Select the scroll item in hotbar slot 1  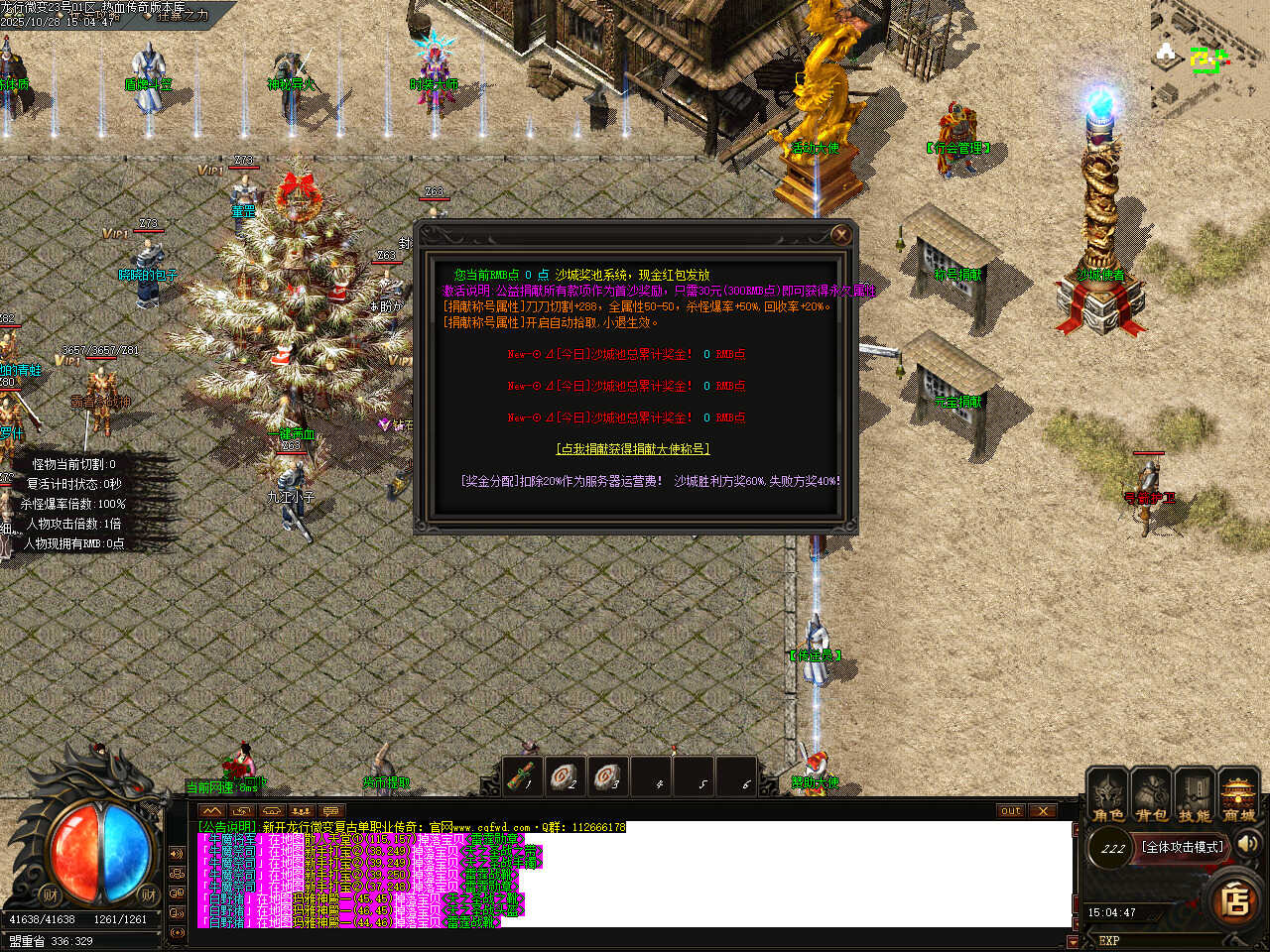(x=523, y=776)
